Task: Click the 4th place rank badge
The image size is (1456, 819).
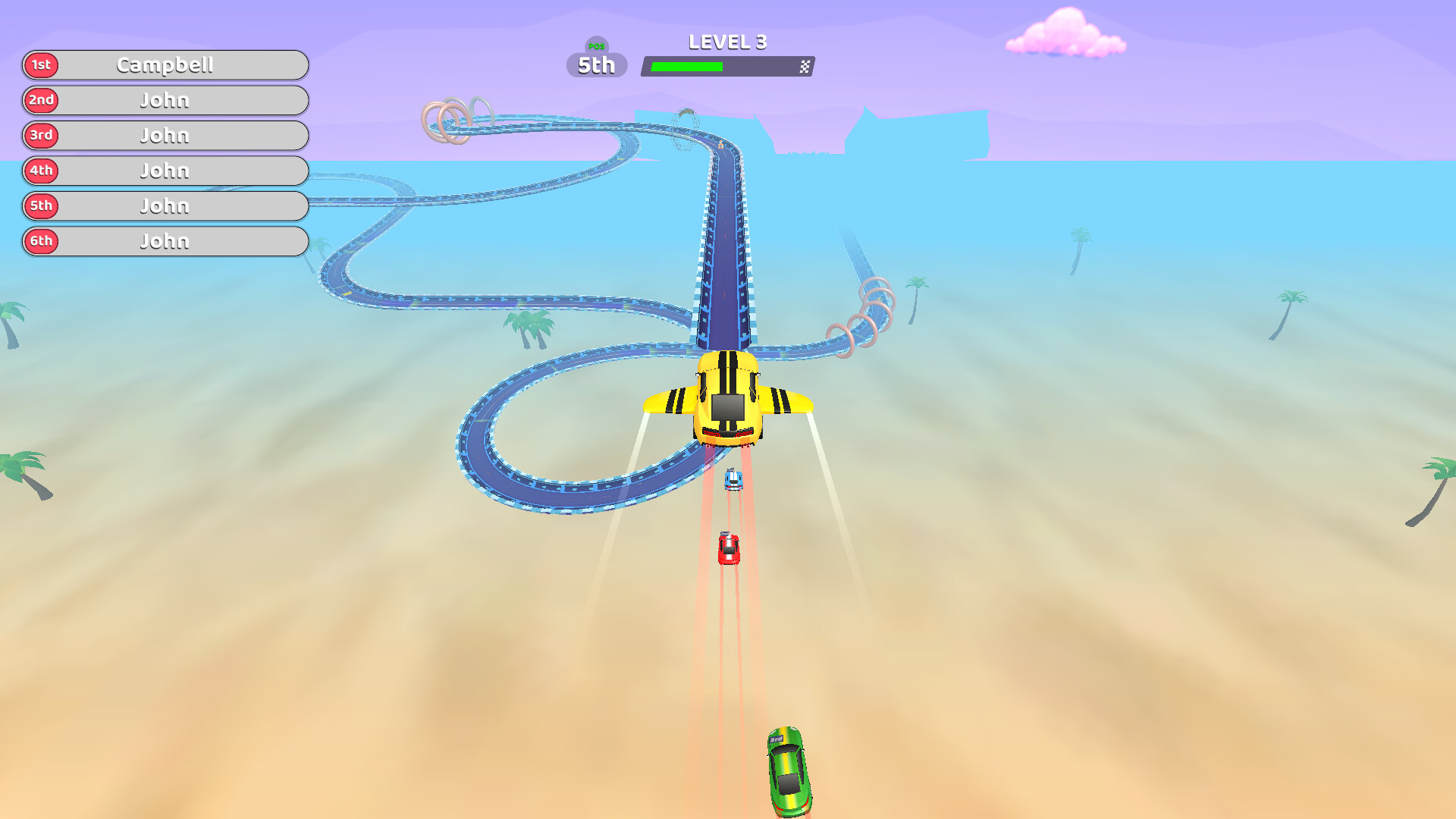Action: tap(42, 171)
